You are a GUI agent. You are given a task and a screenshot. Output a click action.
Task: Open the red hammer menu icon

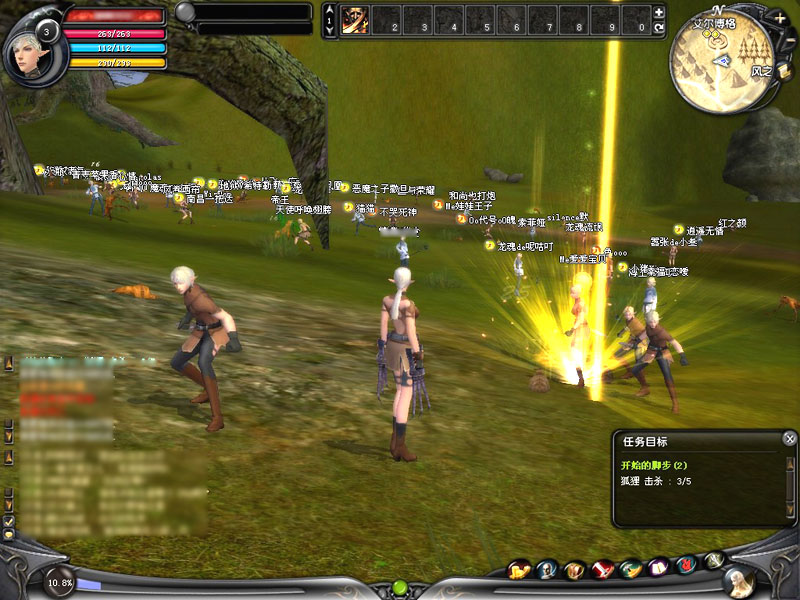click(x=602, y=570)
